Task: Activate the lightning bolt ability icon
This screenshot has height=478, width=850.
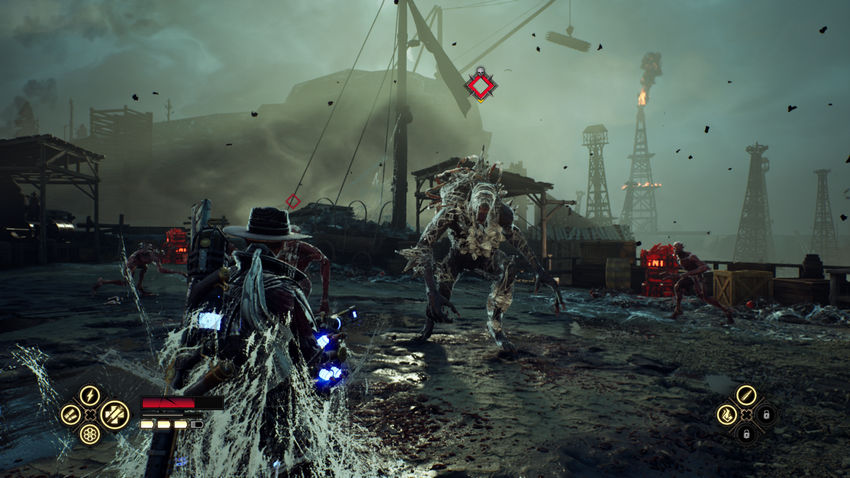Action: coord(90,395)
